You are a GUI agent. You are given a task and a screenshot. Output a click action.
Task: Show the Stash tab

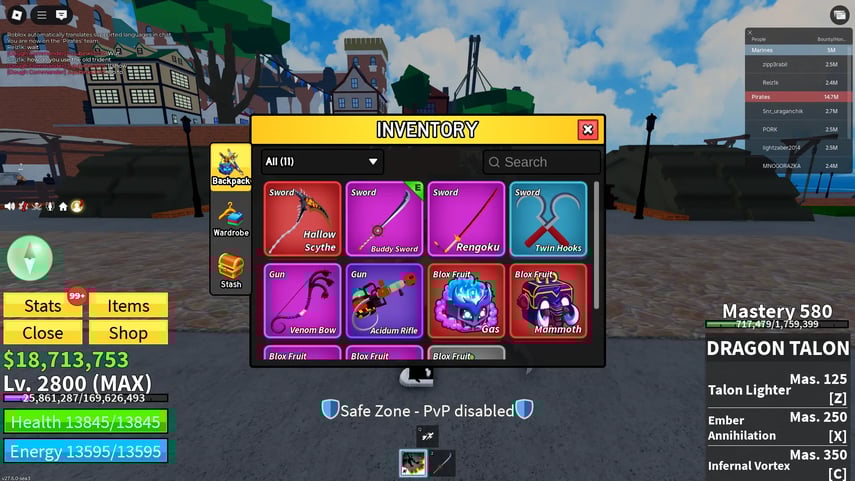[231, 270]
